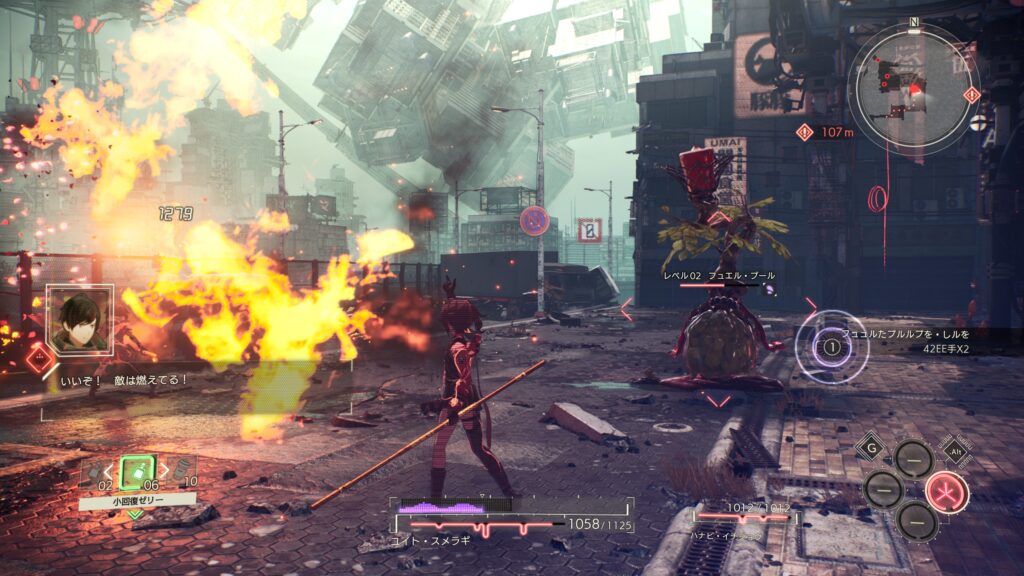This screenshot has height=576, width=1024.
Task: Click the dark-haired companion portrait
Action: click(x=78, y=320)
